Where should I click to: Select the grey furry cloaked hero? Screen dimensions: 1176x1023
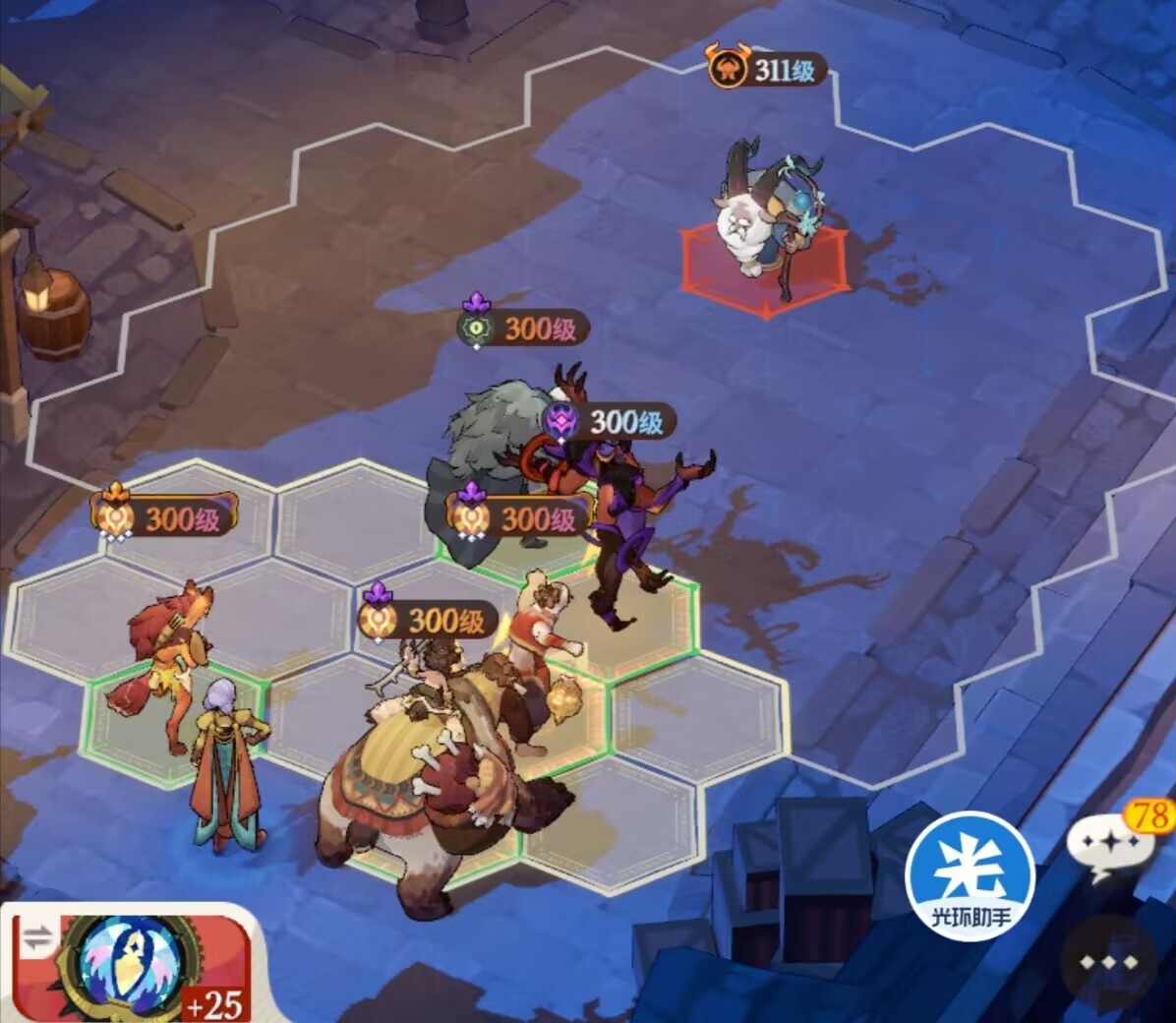coord(485,443)
